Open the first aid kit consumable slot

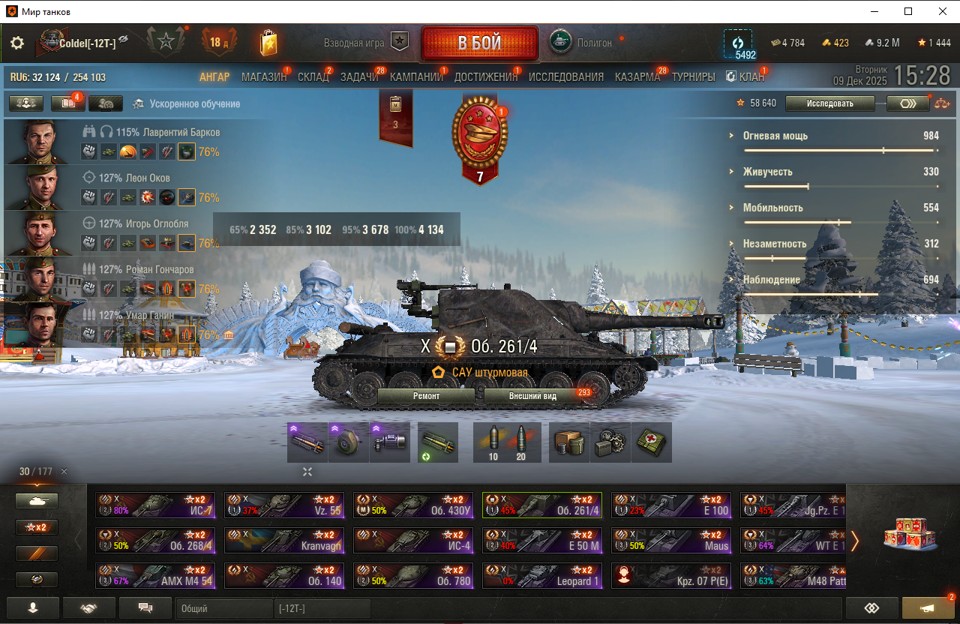(x=652, y=443)
